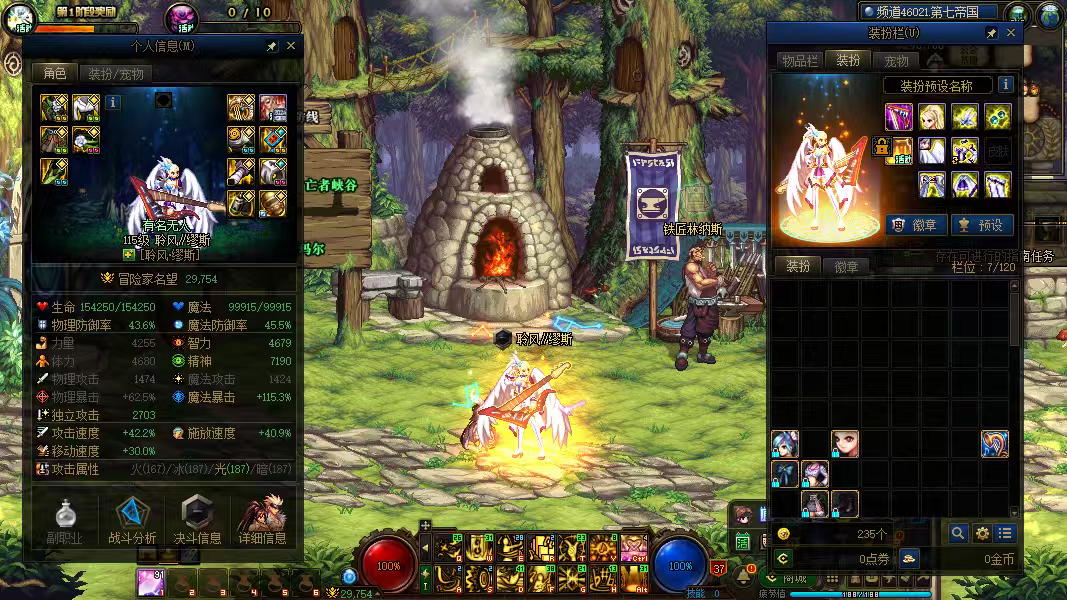This screenshot has height=600, width=1067.
Task: Click the info icon in the character equipment panel
Action: point(113,101)
